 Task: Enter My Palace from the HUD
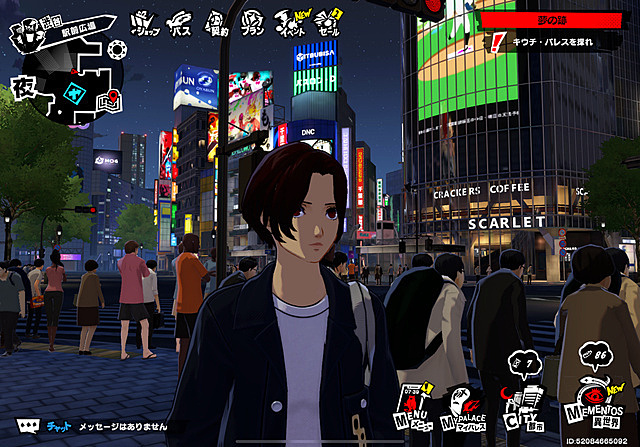pos(465,407)
